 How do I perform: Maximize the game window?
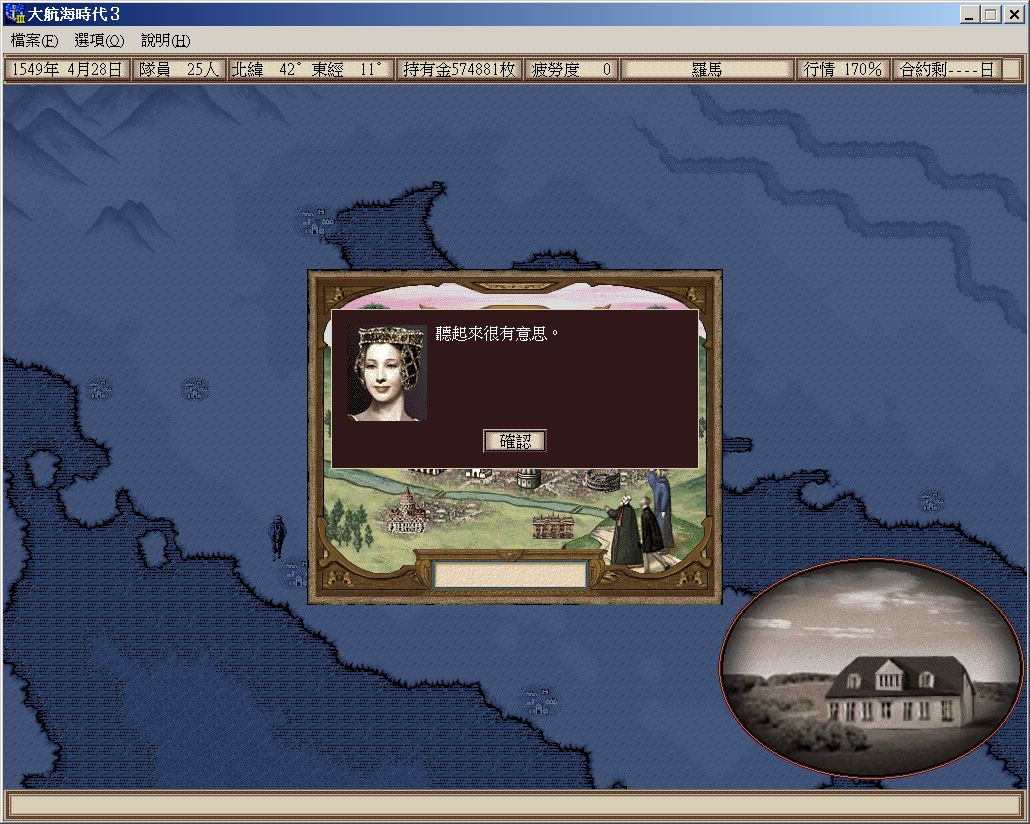pos(991,15)
